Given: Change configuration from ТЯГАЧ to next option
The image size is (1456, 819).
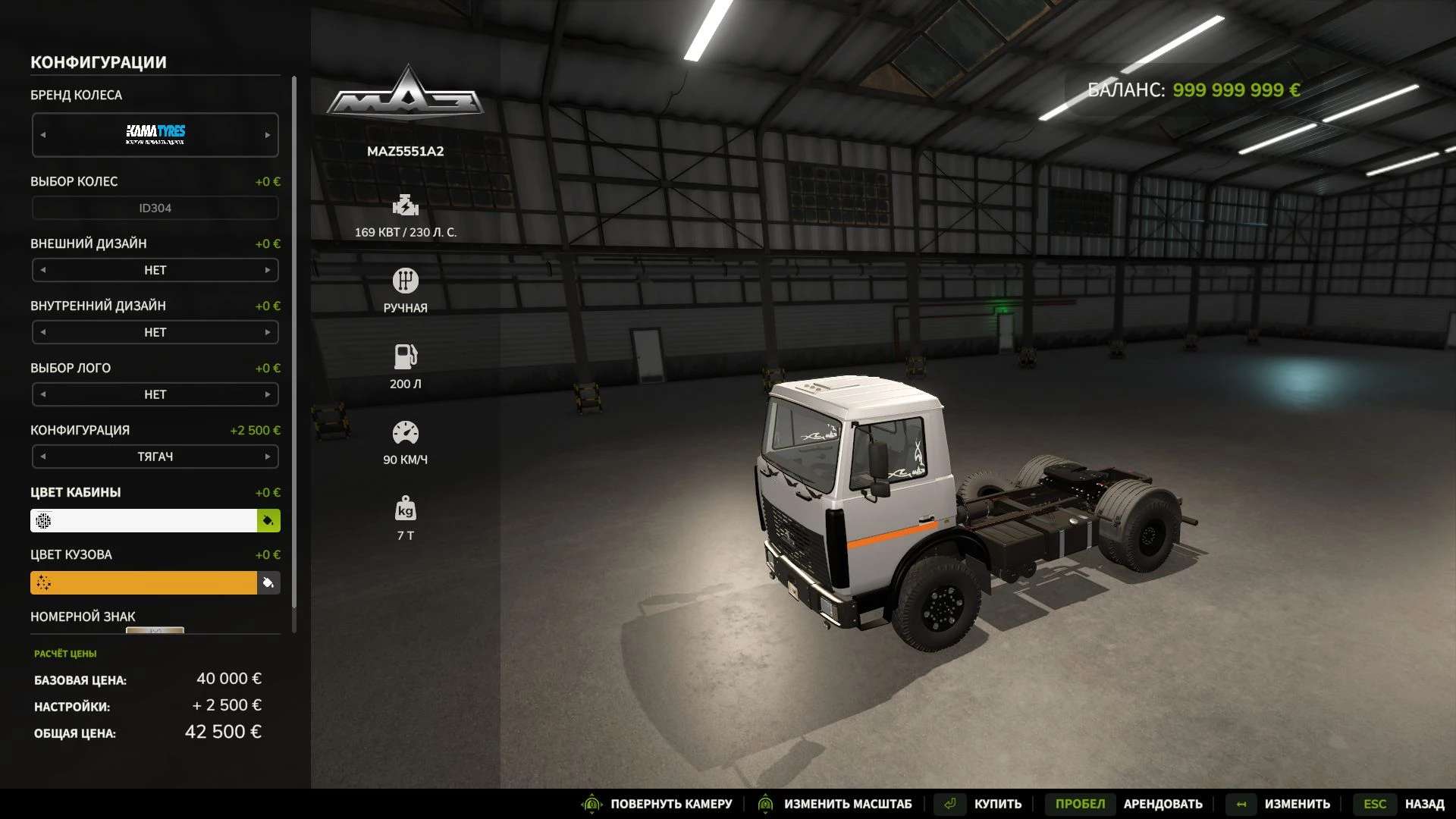Looking at the screenshot, I should click(268, 457).
